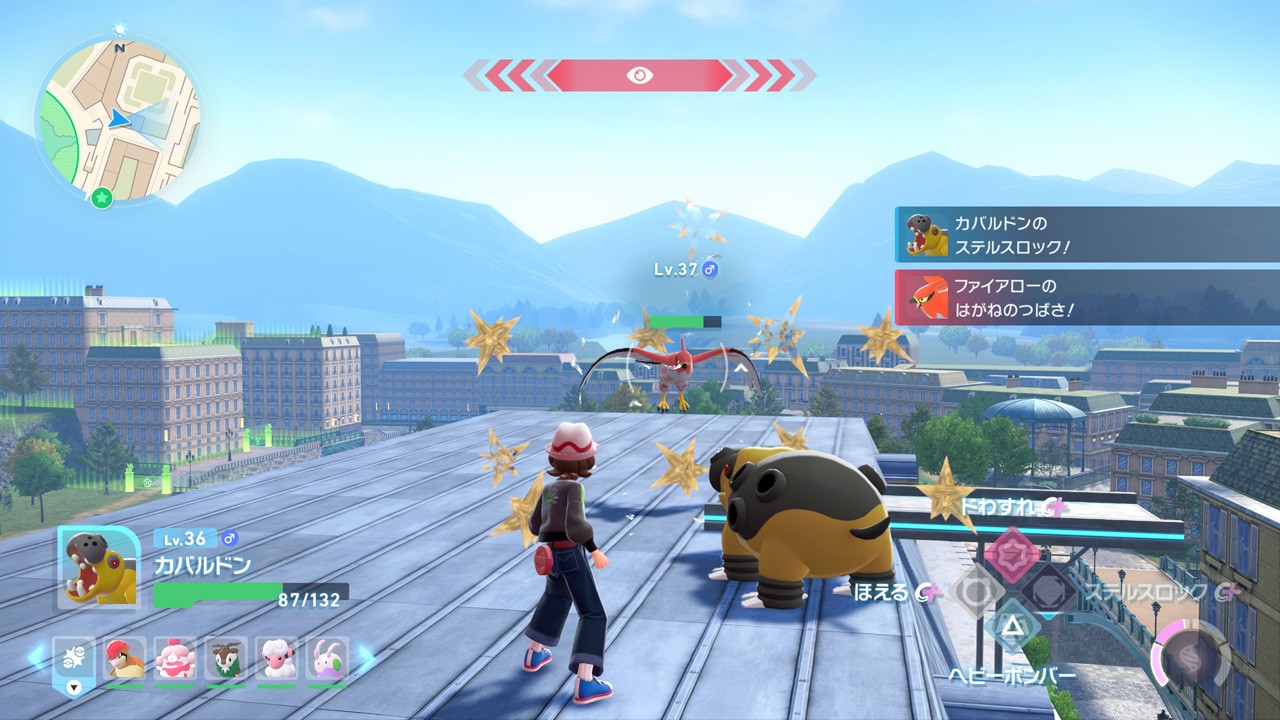This screenshot has width=1280, height=720.
Task: Open the Poké Ball toggle tab
Action: click(74, 661)
